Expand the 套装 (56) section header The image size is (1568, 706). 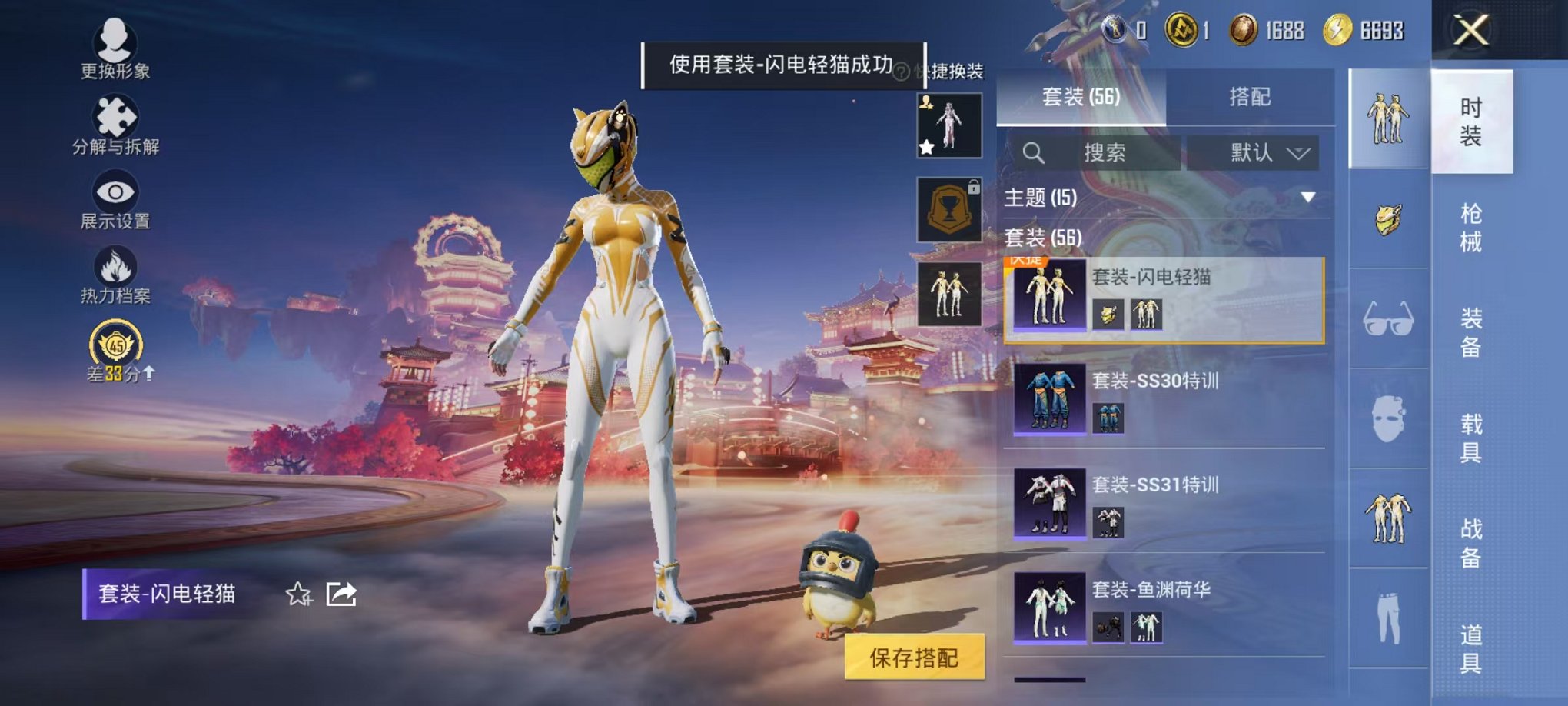tap(1044, 238)
